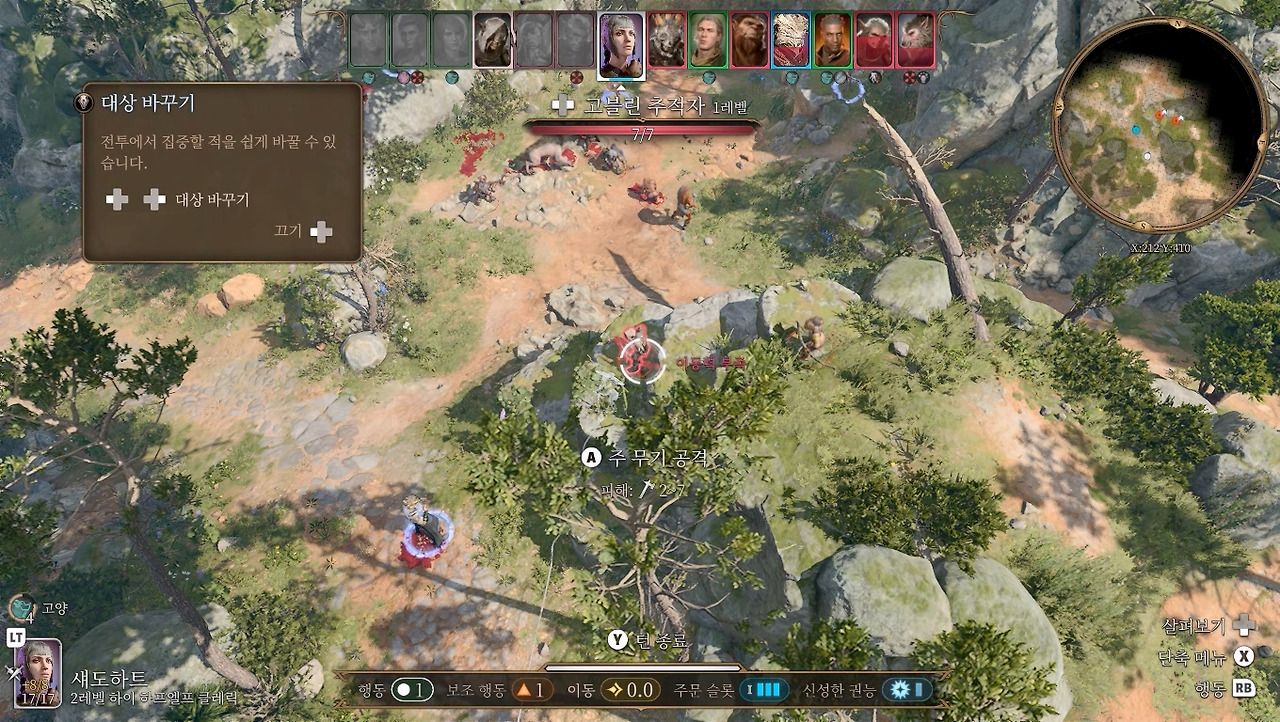The image size is (1280, 722).
Task: Pick the hooded figure turn order portrait
Action: coord(492,40)
